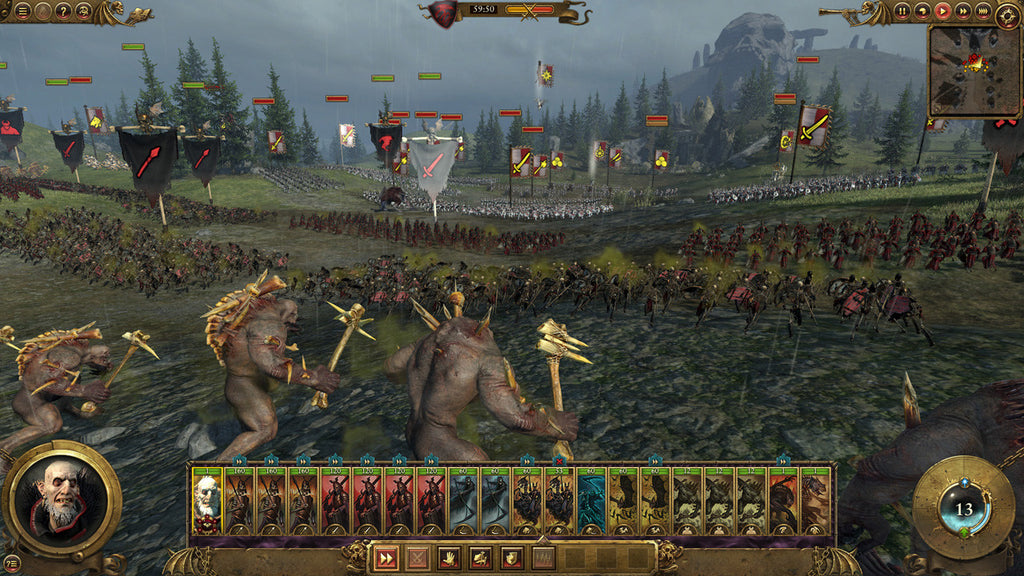Click the winds of magic orb
This screenshot has height=576, width=1024.
pyautogui.click(x=964, y=508)
